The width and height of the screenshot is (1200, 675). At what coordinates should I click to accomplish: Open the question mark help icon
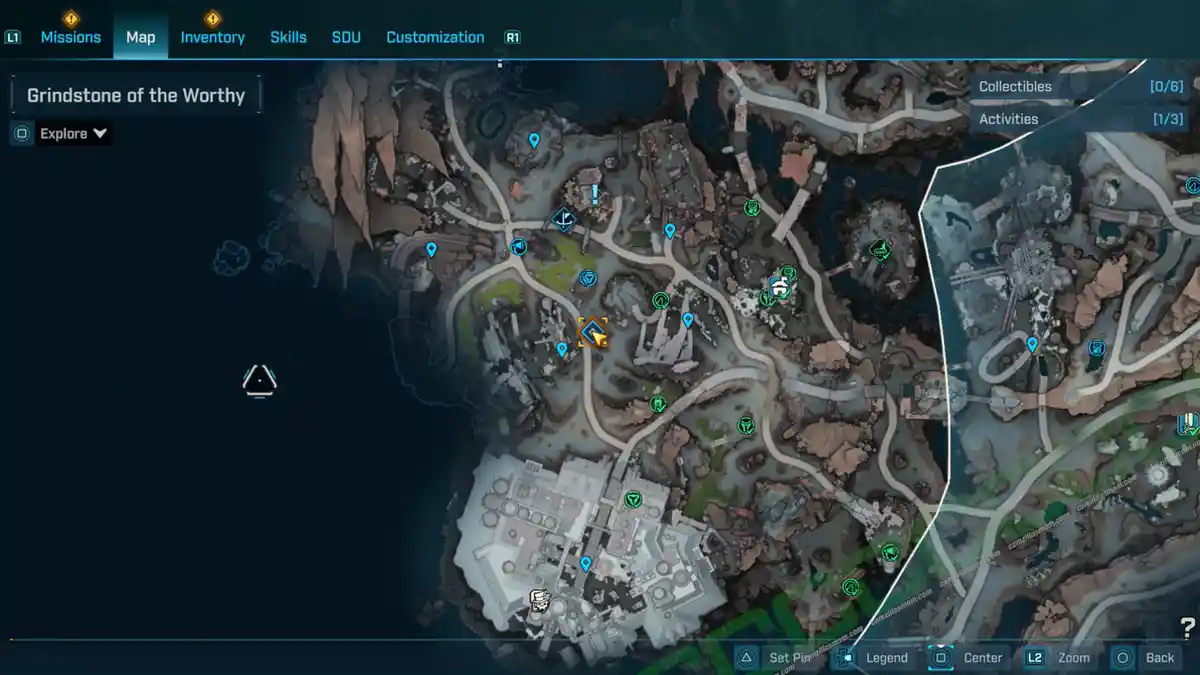tap(1187, 628)
